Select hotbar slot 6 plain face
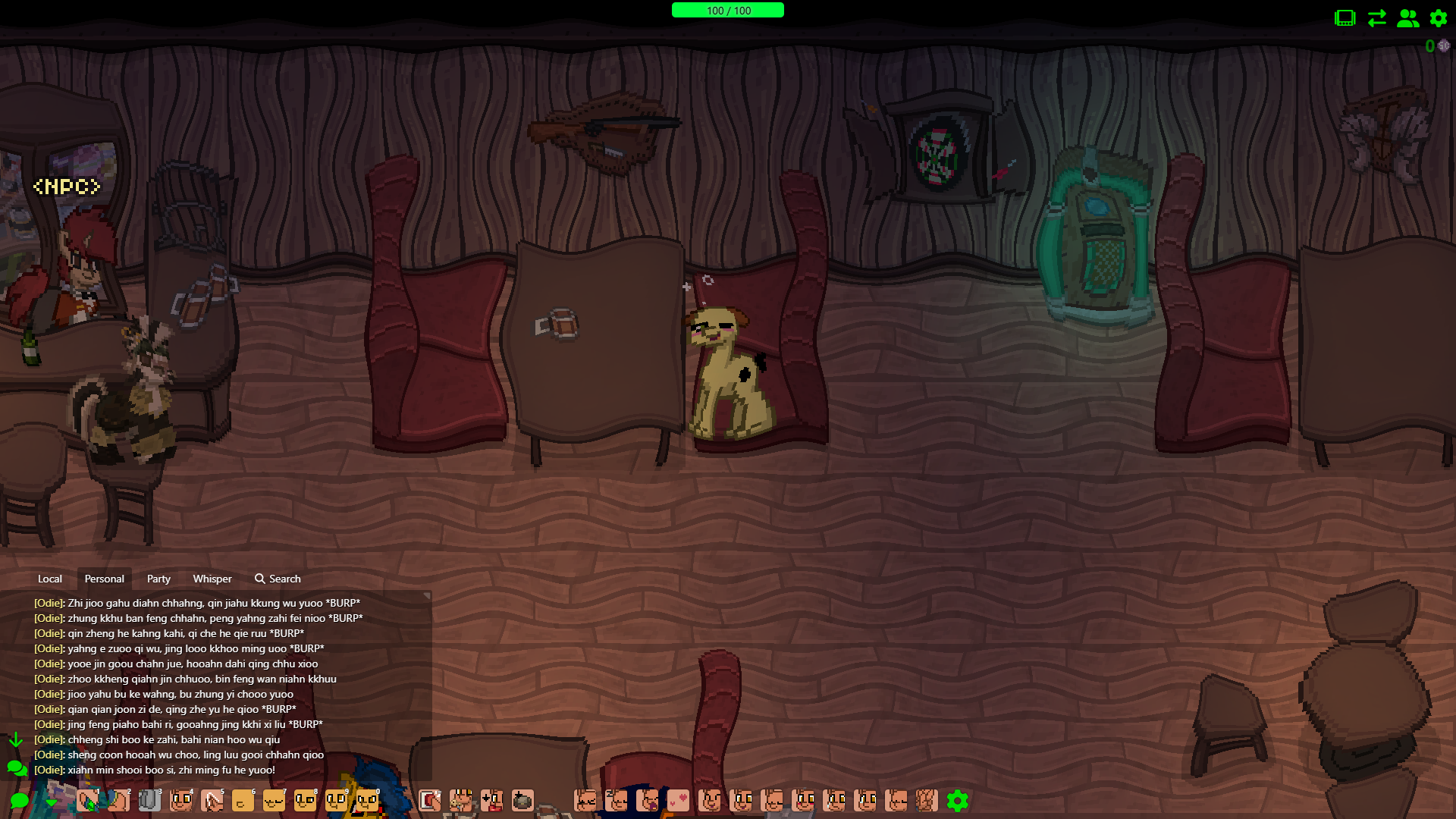This screenshot has width=1456, height=819. click(x=243, y=801)
